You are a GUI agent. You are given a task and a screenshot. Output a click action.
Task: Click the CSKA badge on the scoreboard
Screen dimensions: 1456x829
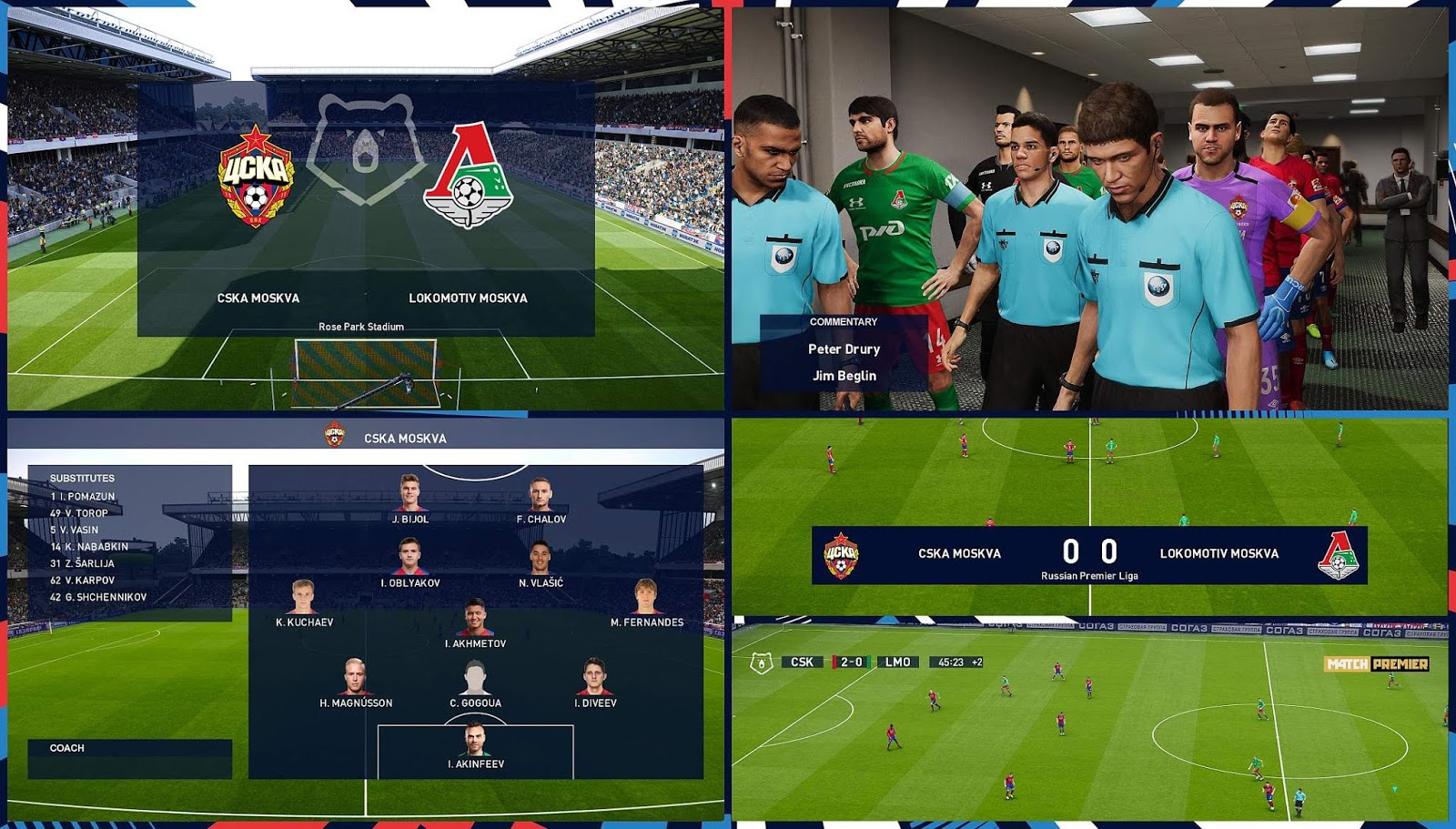pos(842,554)
